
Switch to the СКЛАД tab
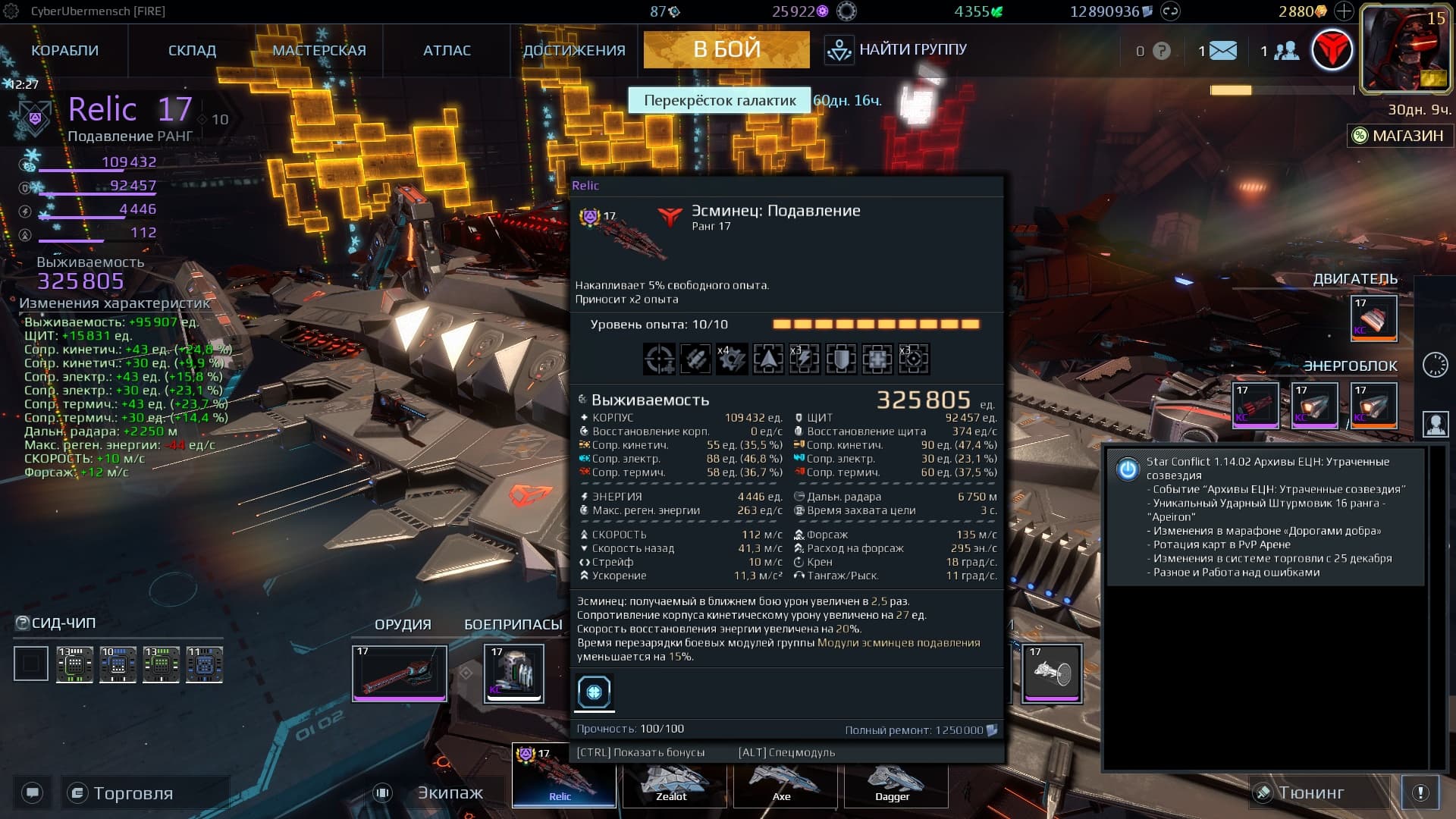point(192,50)
